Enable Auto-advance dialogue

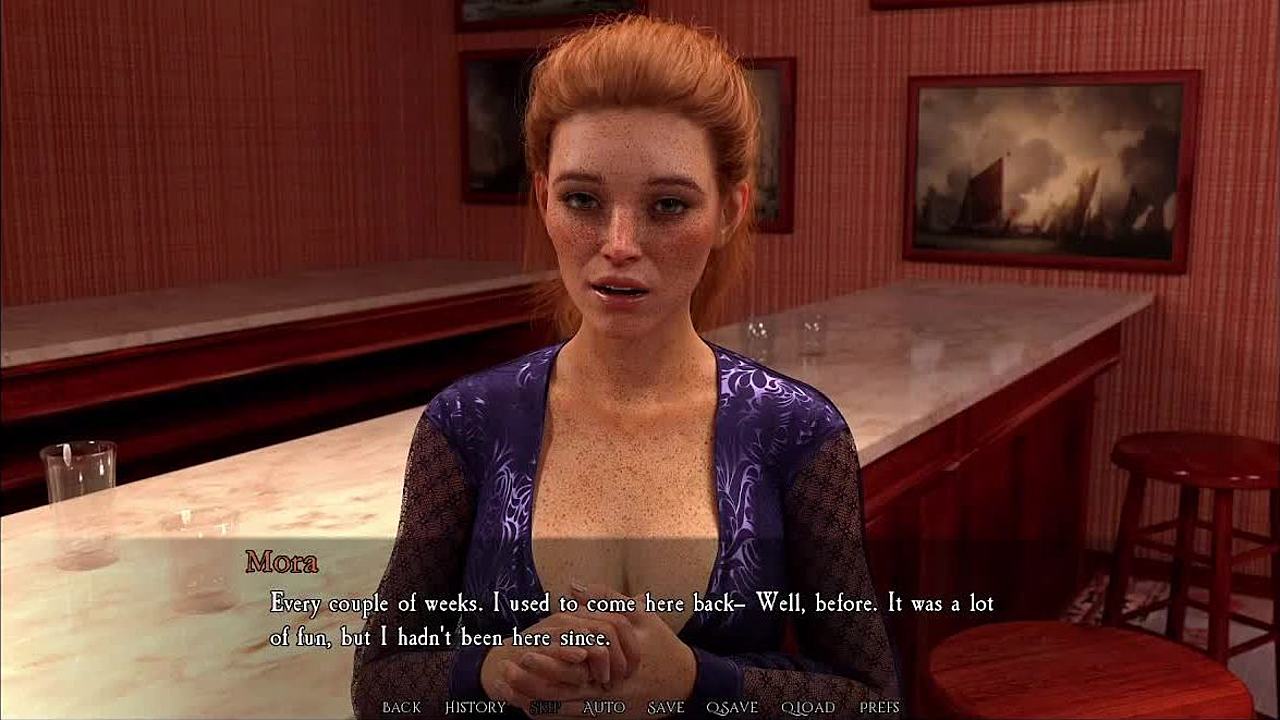pos(604,707)
